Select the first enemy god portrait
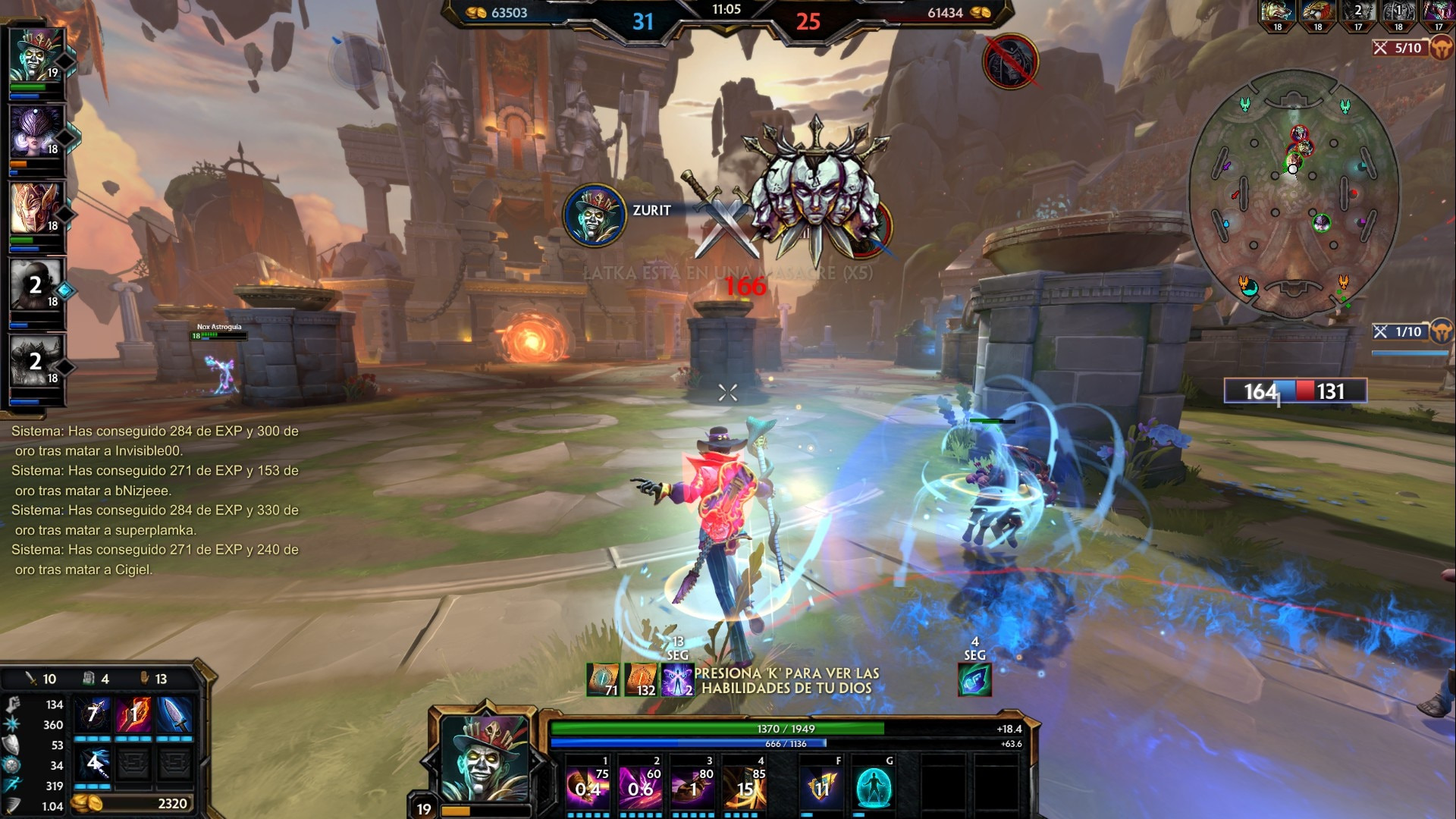This screenshot has height=819, width=1456. click(x=1278, y=14)
